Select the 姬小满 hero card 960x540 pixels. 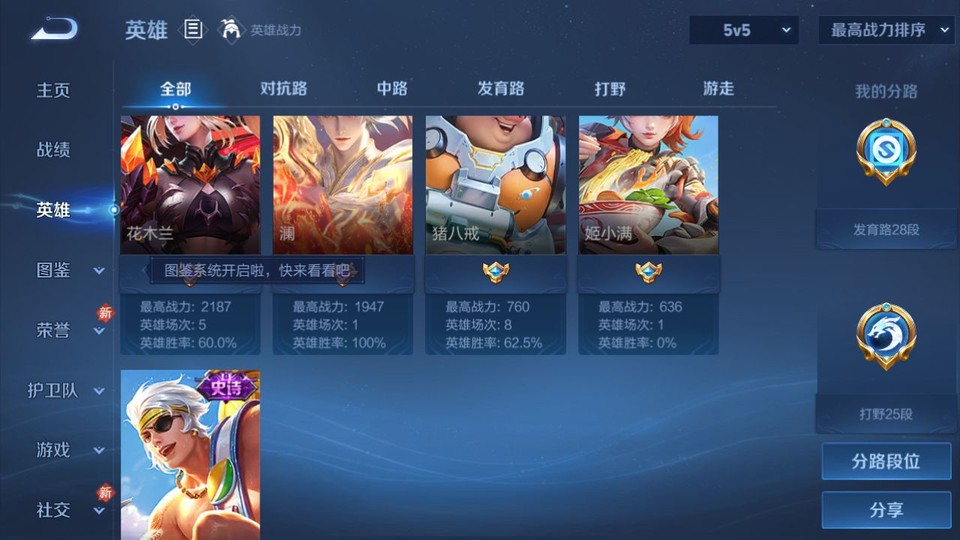click(x=648, y=185)
